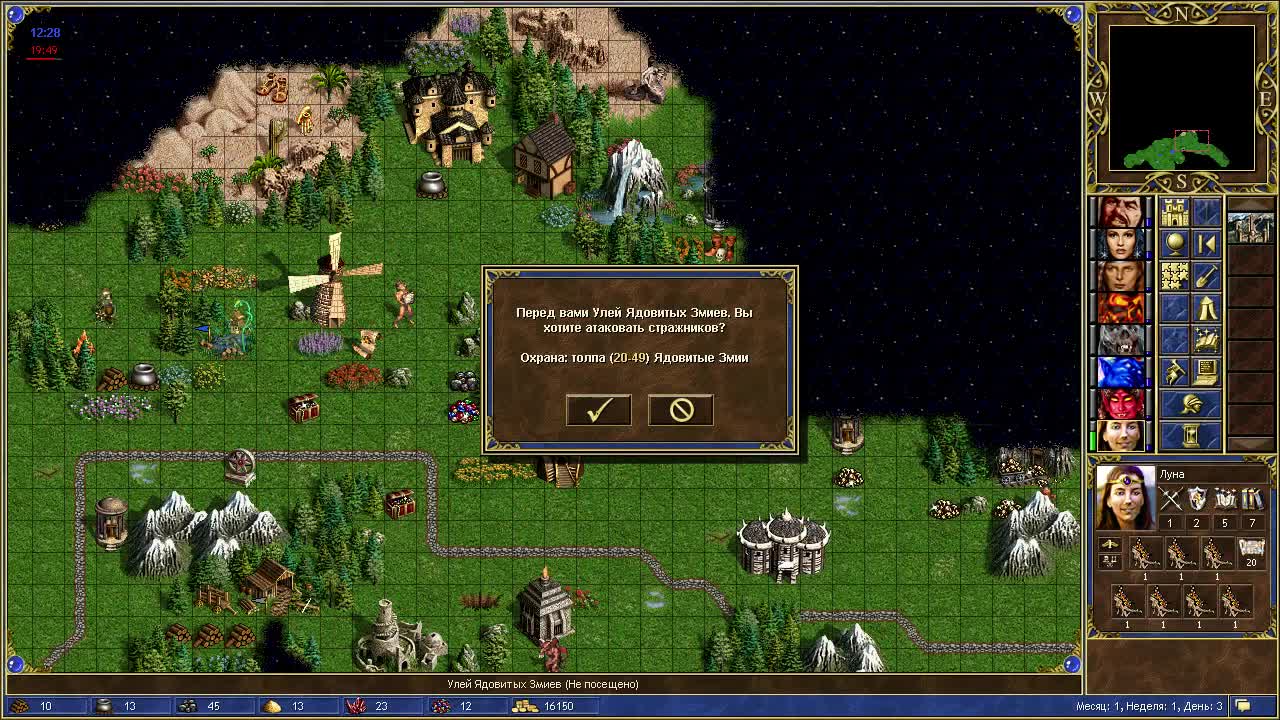Put the hero to sleep with the tent button

point(1207,308)
